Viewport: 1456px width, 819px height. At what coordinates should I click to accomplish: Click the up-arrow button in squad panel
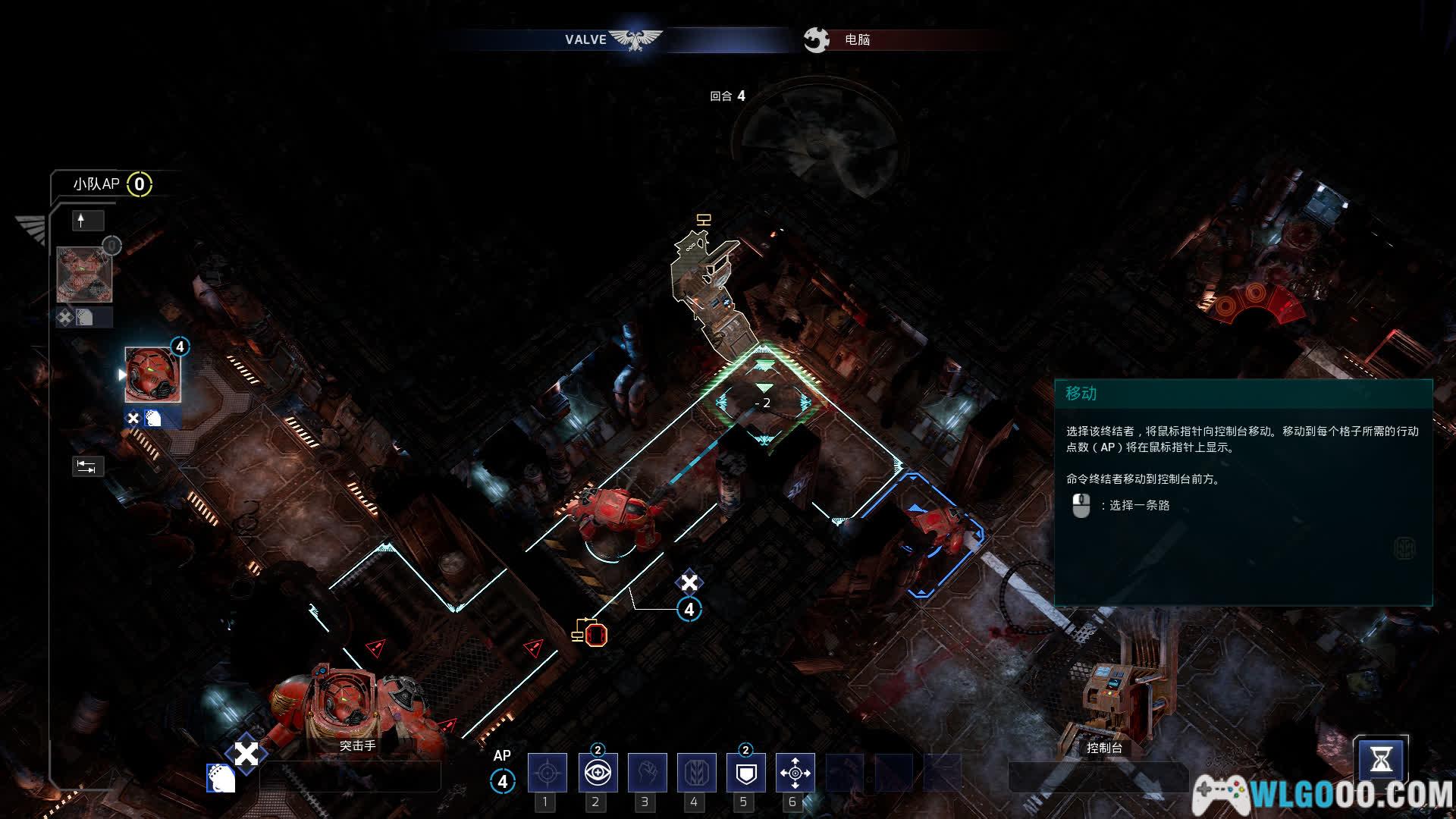point(87,221)
